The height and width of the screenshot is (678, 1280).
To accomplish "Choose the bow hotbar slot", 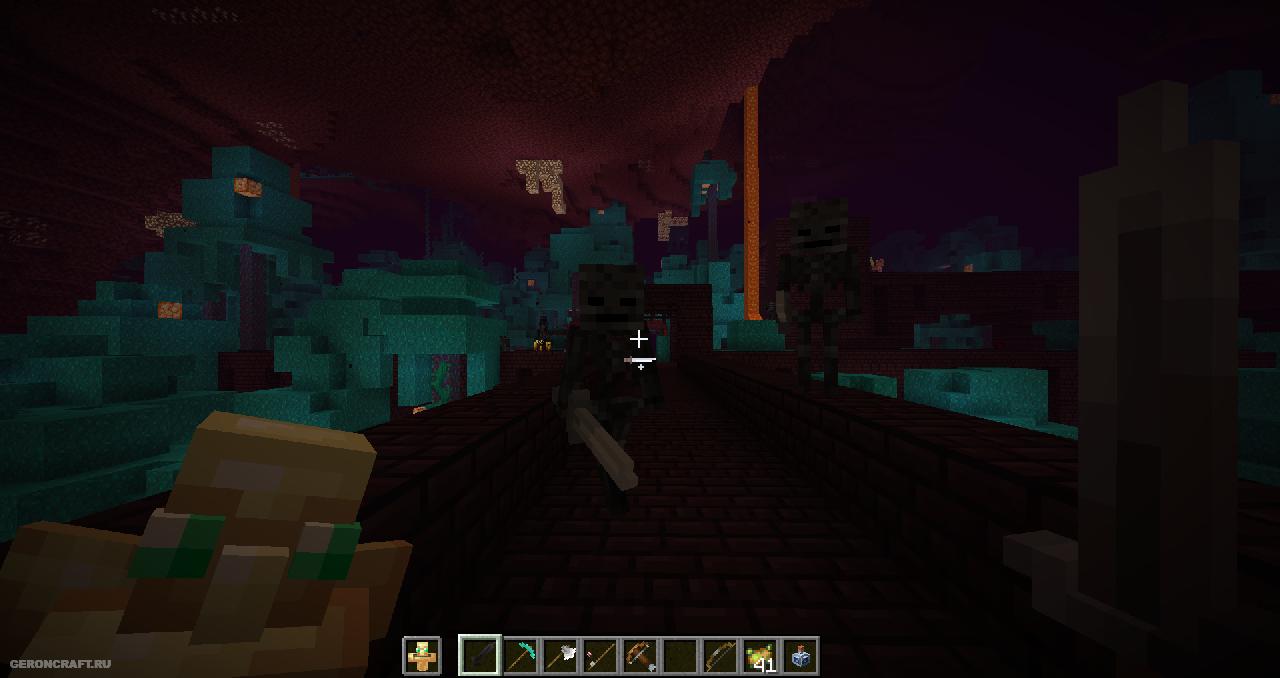I will [720, 656].
